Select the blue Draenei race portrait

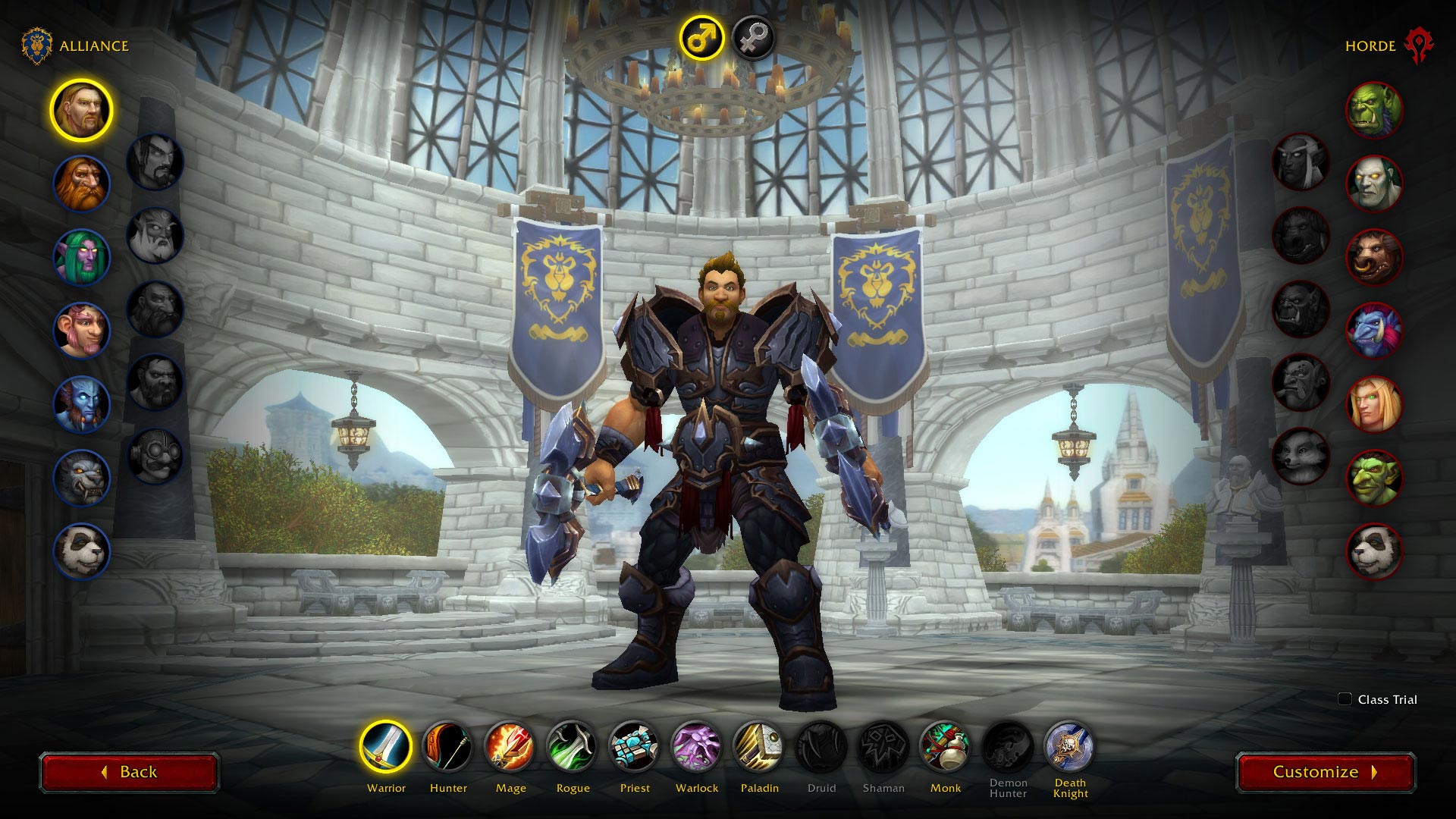(x=81, y=404)
